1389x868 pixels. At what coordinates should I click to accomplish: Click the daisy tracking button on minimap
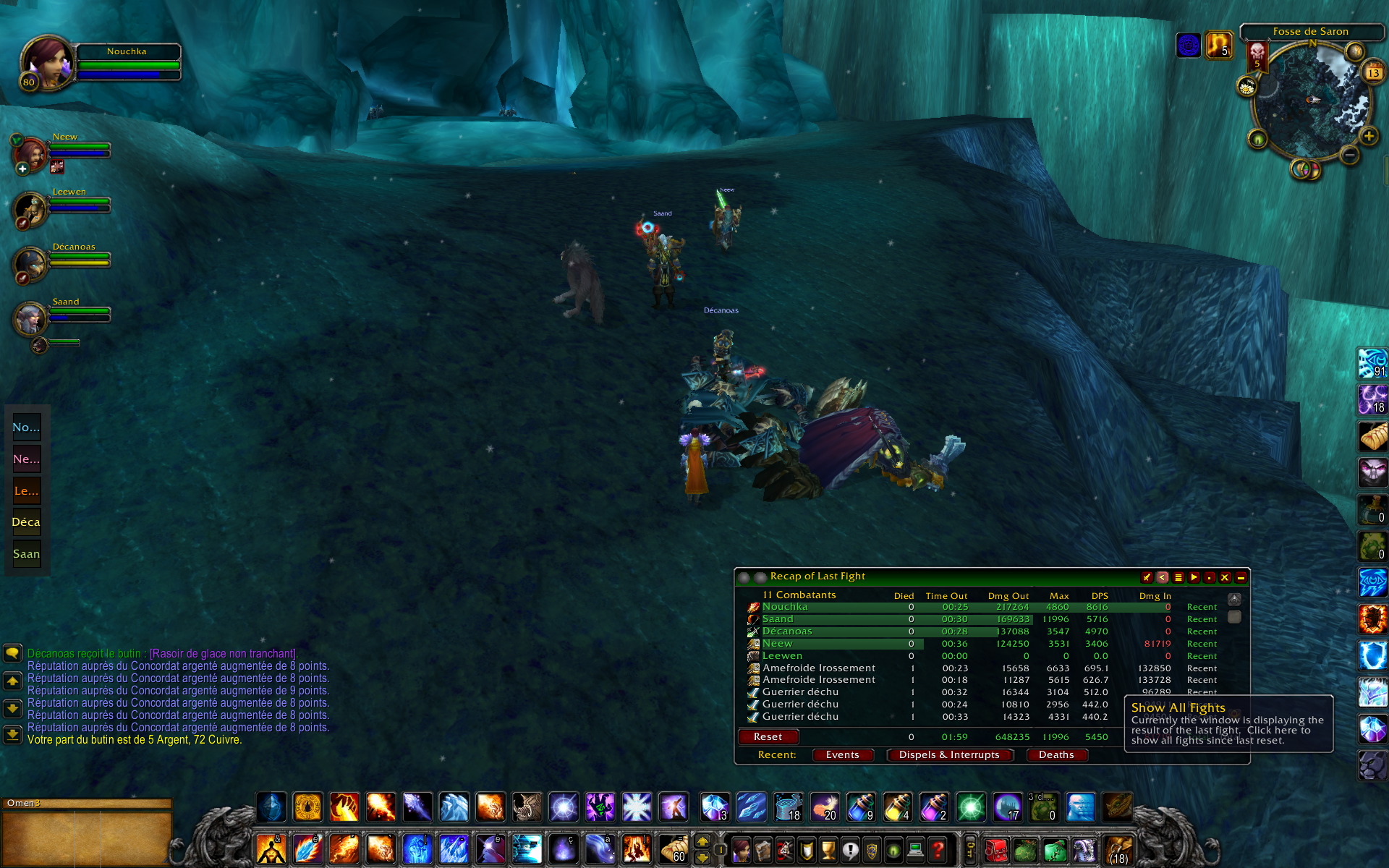pos(1246,88)
